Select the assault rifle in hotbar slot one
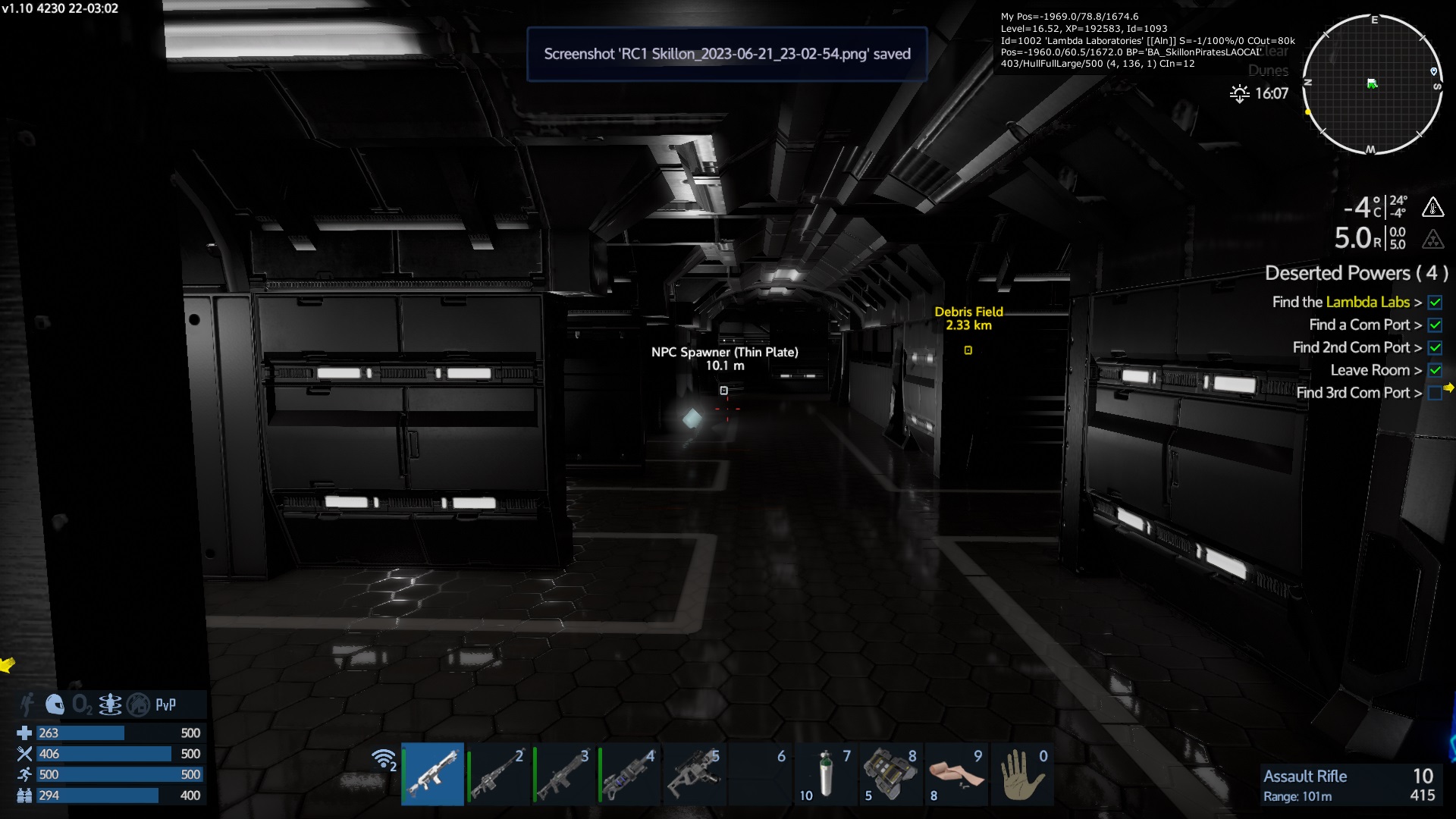The height and width of the screenshot is (819, 1456). coord(432,773)
